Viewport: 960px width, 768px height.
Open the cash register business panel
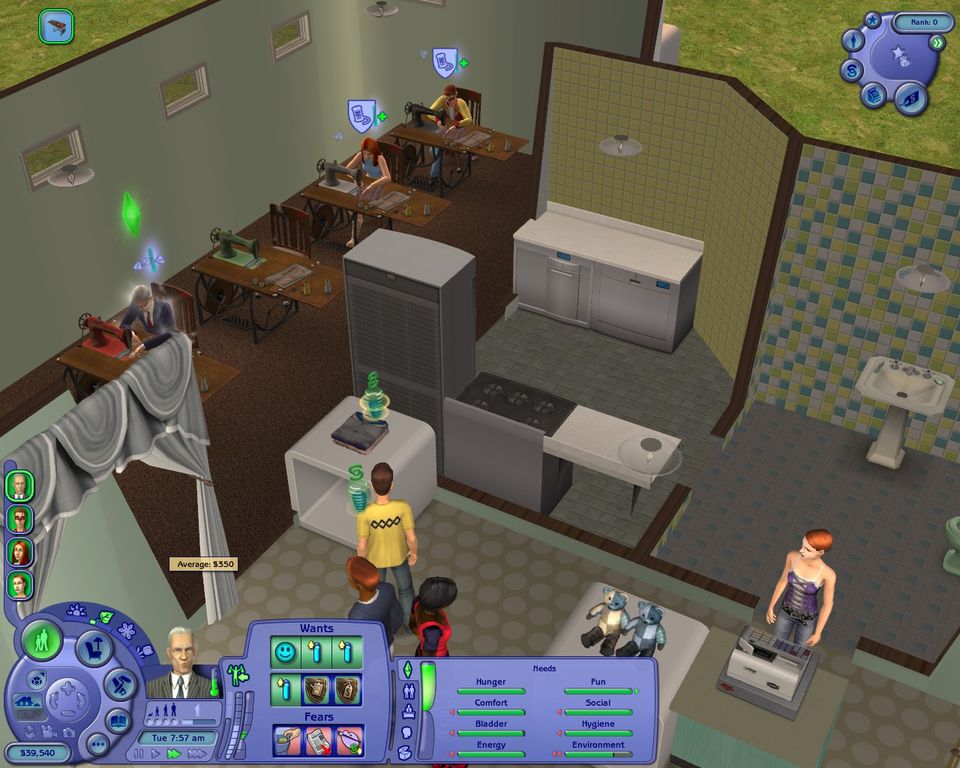point(873,95)
